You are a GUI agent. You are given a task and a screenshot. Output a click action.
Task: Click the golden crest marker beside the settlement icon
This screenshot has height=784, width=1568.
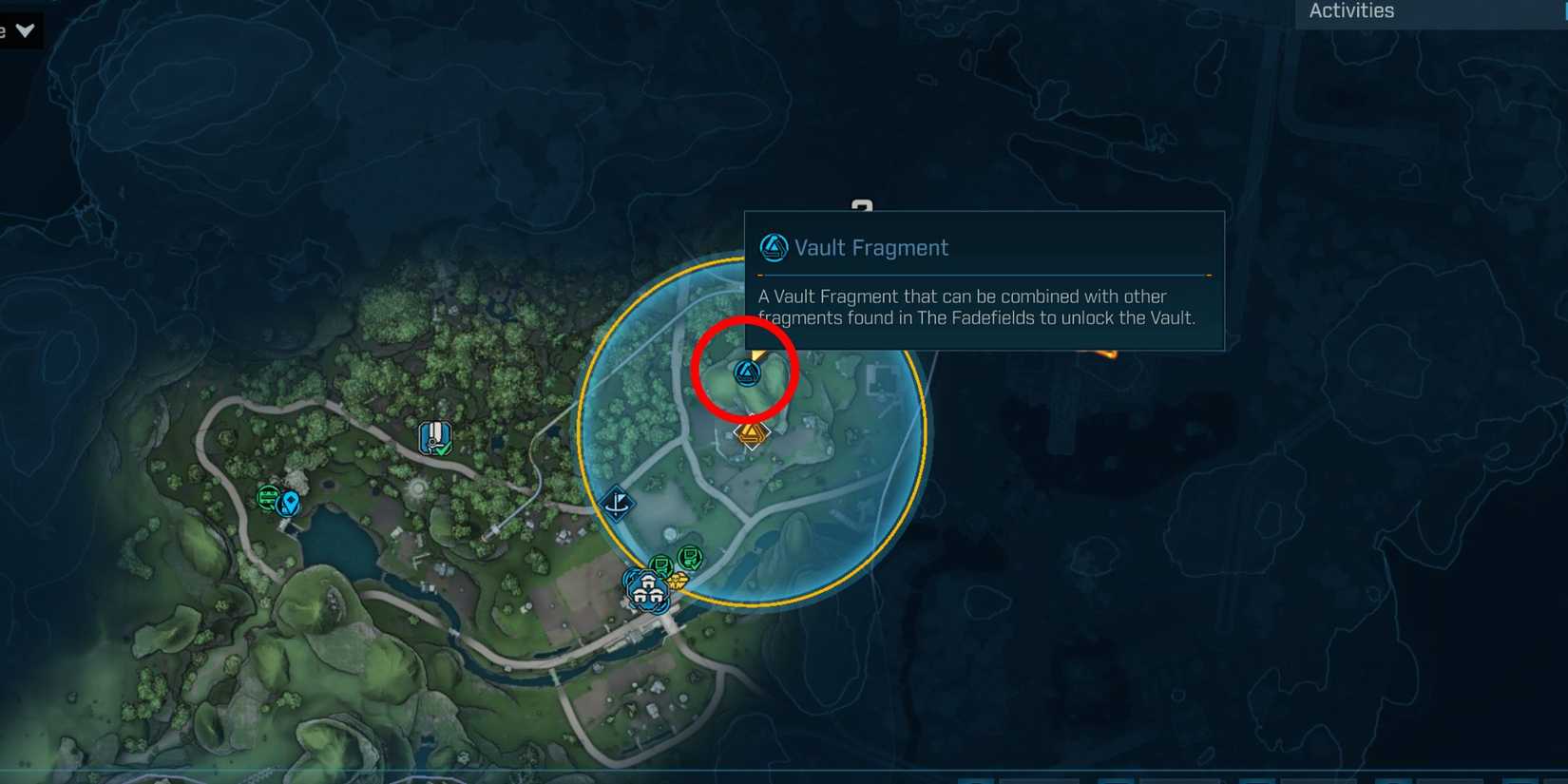[678, 581]
